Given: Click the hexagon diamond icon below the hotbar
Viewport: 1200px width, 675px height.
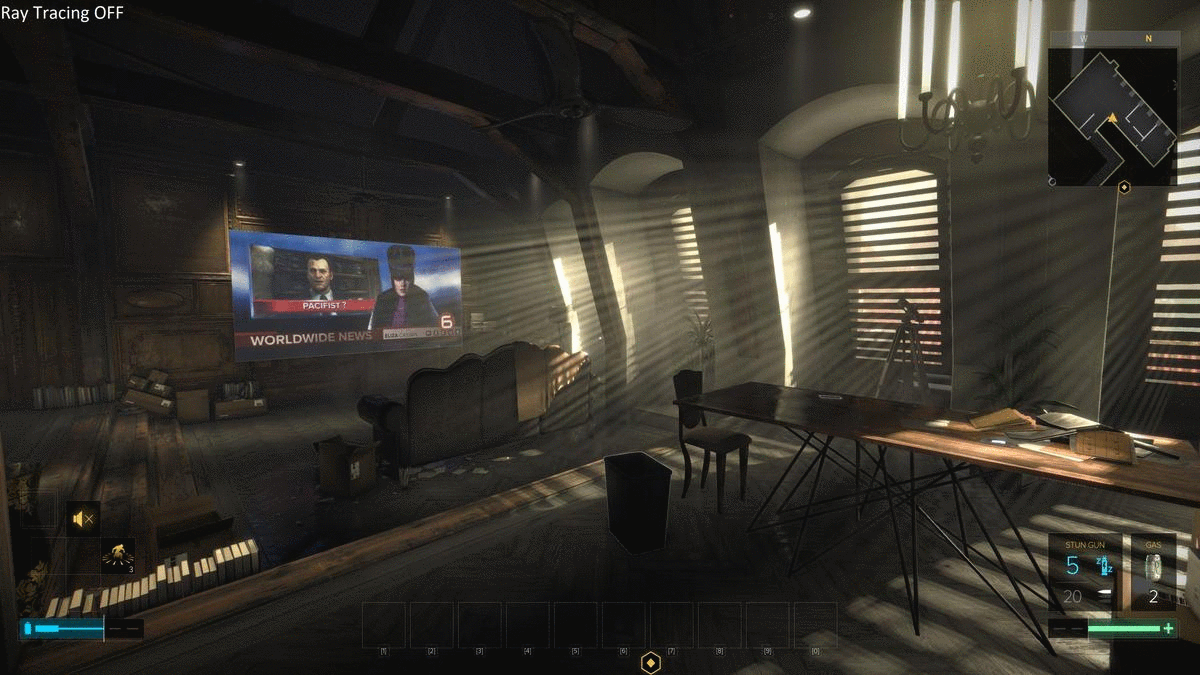Looking at the screenshot, I should (651, 662).
